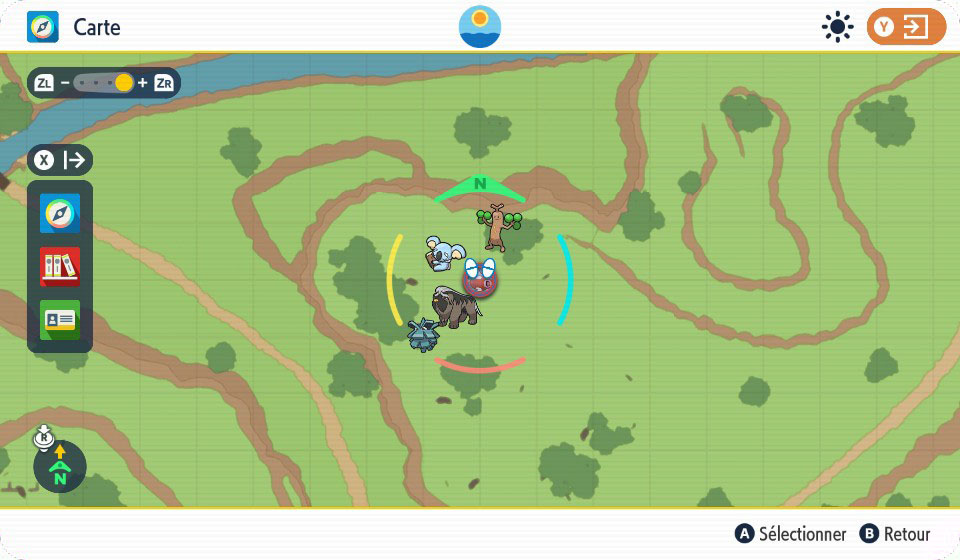Screen dimensions: 960x560
Task: Select the Cufant marker near cursor ring
Action: (x=425, y=336)
